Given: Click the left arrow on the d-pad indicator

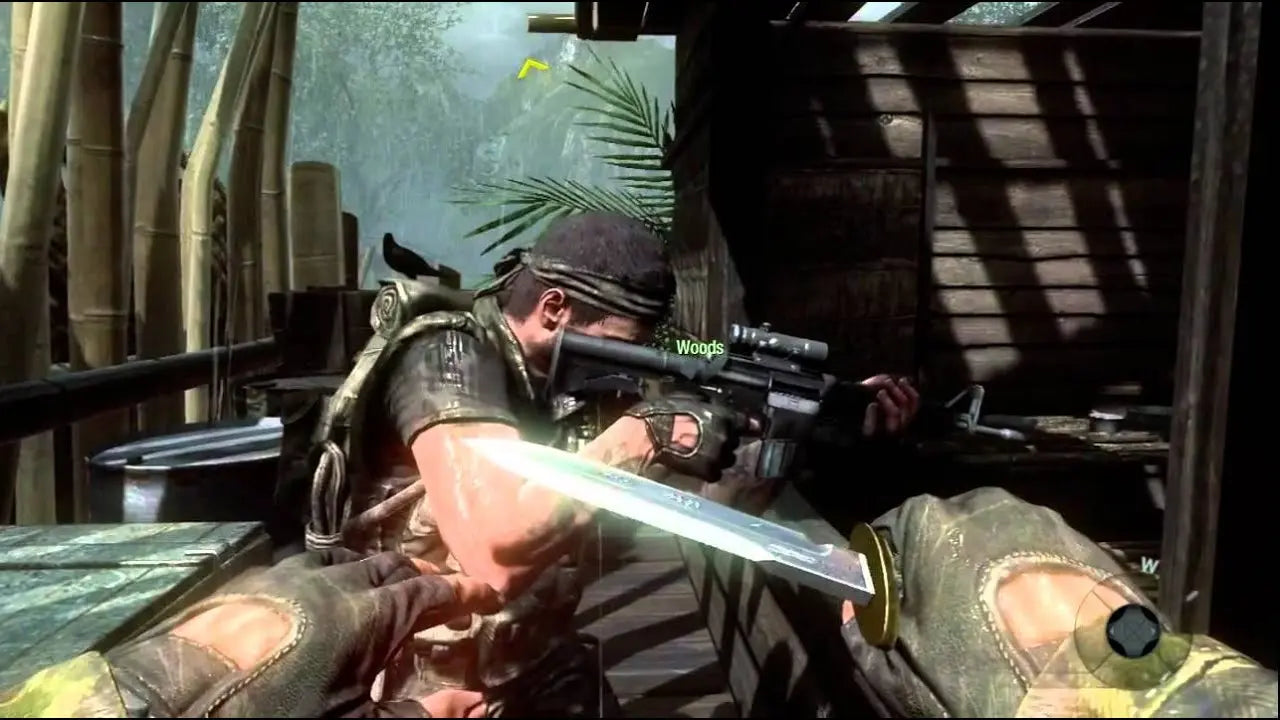Looking at the screenshot, I should pos(1112,631).
